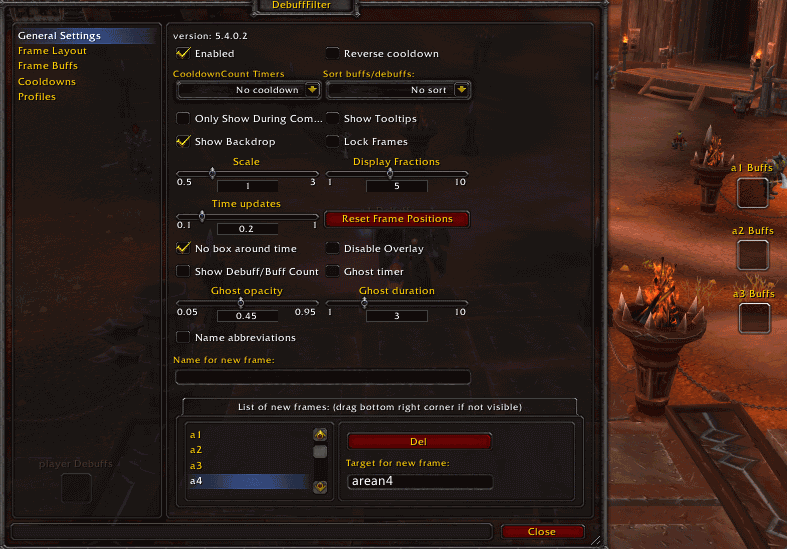Close the DebuffFilter window
This screenshot has height=549, width=787.
[x=542, y=532]
